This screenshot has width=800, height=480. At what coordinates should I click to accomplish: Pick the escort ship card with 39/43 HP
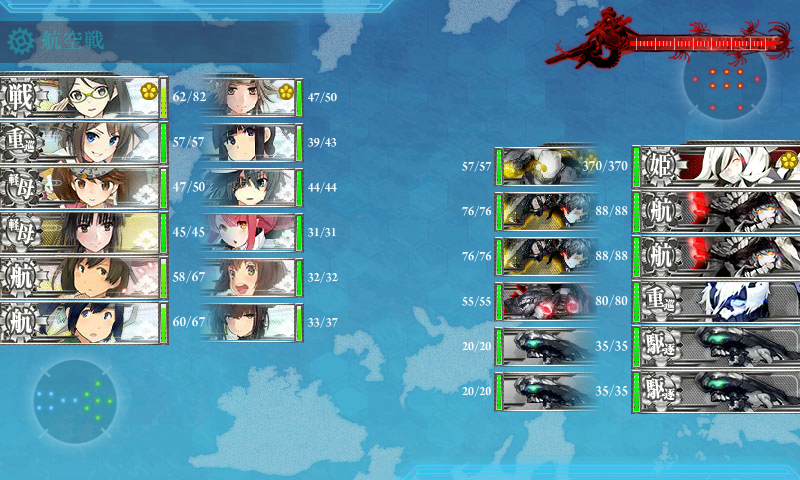252,143
